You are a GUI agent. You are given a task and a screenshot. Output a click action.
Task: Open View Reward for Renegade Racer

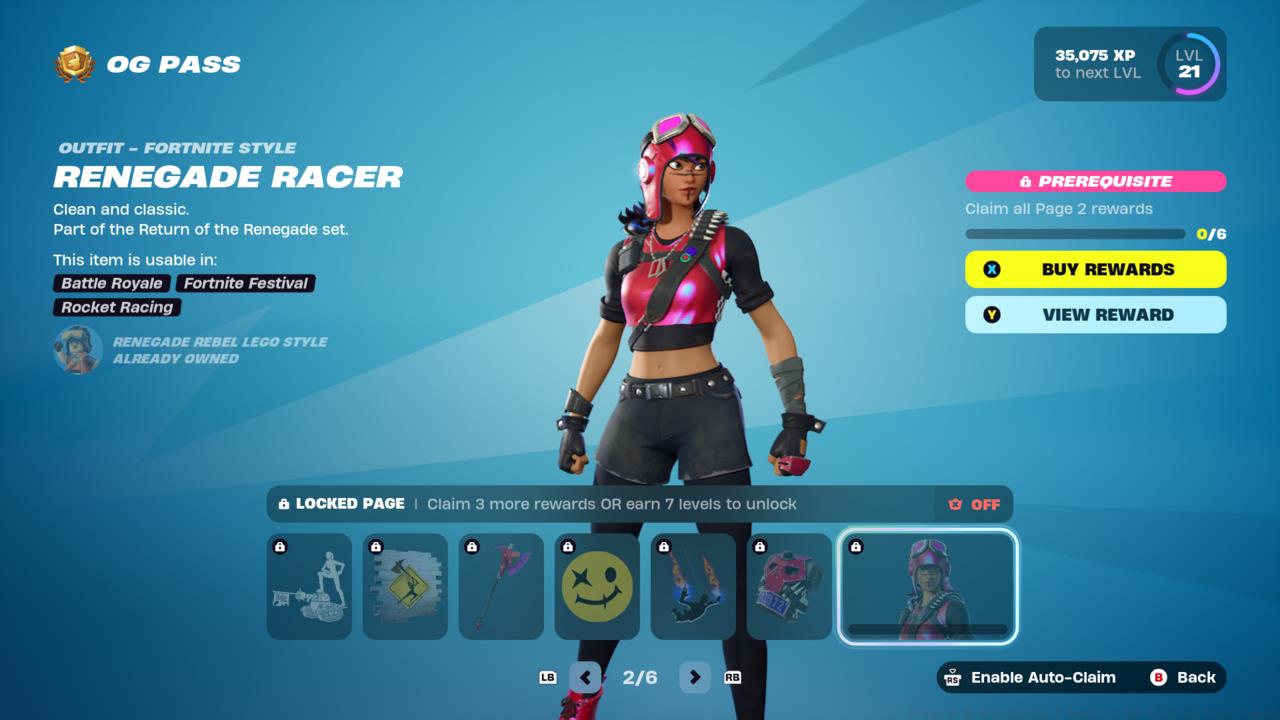pos(1095,314)
